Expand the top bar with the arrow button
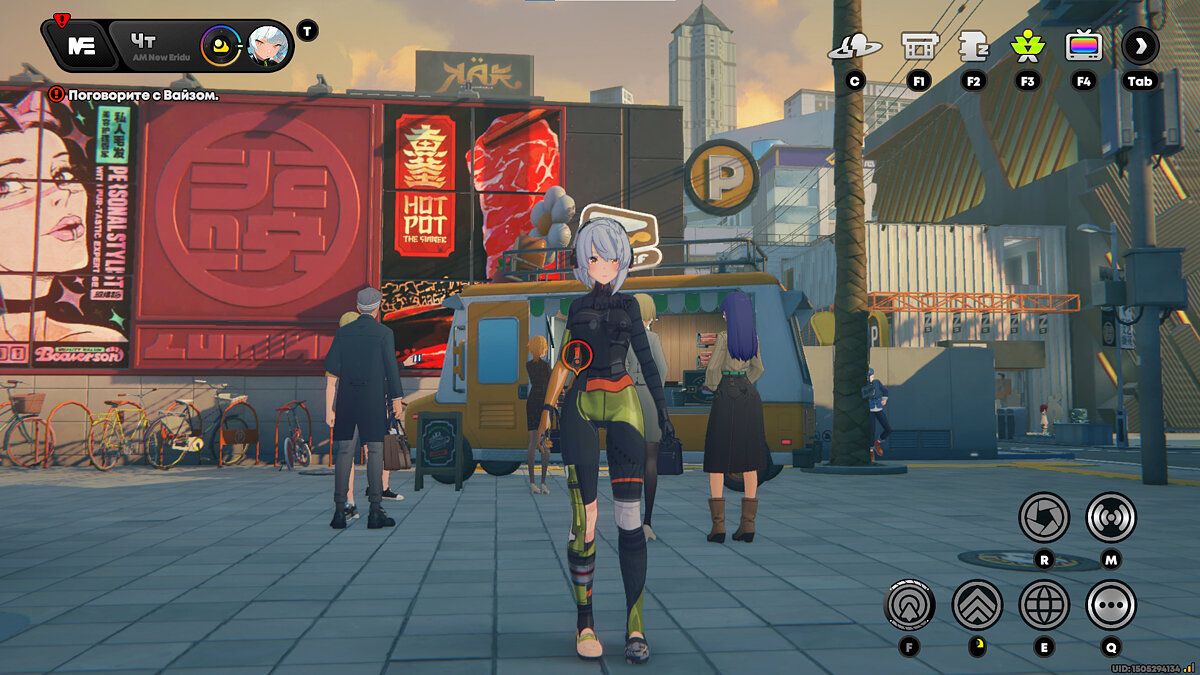The width and height of the screenshot is (1200, 675). pyautogui.click(x=1140, y=46)
